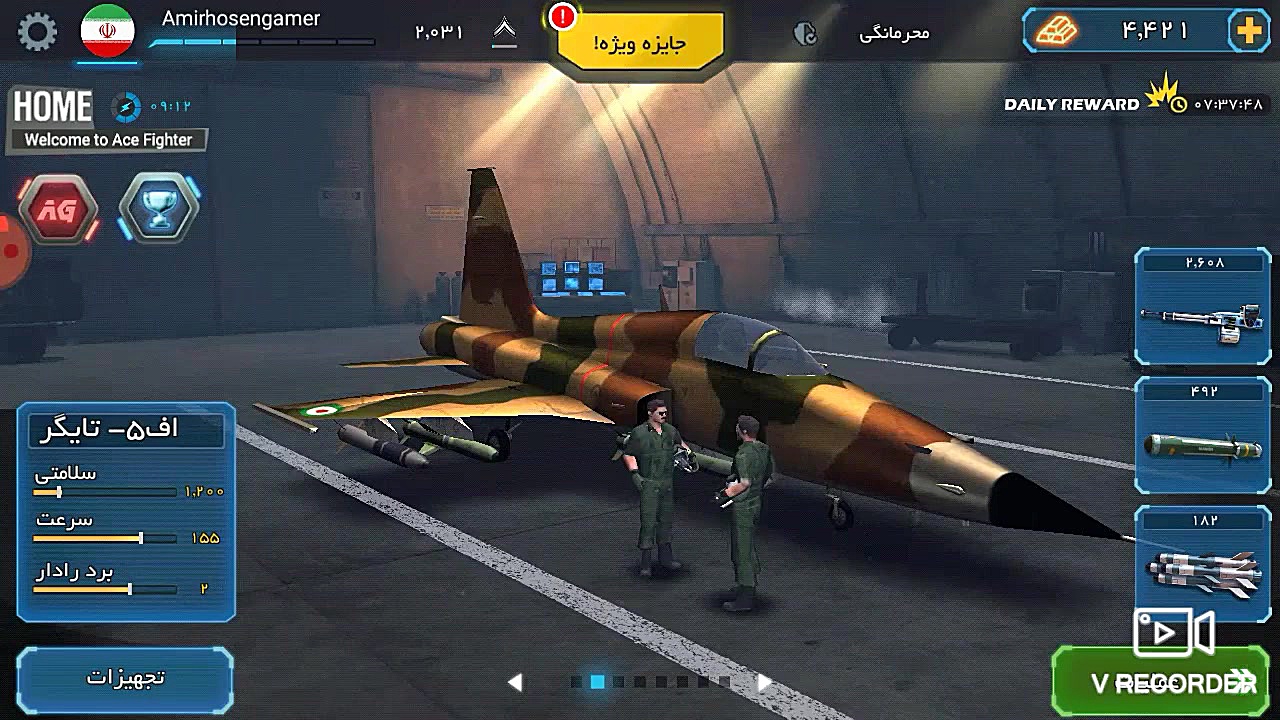This screenshot has width=1280, height=720.
Task: Select the missile cluster weapon card
Action: point(1202,565)
